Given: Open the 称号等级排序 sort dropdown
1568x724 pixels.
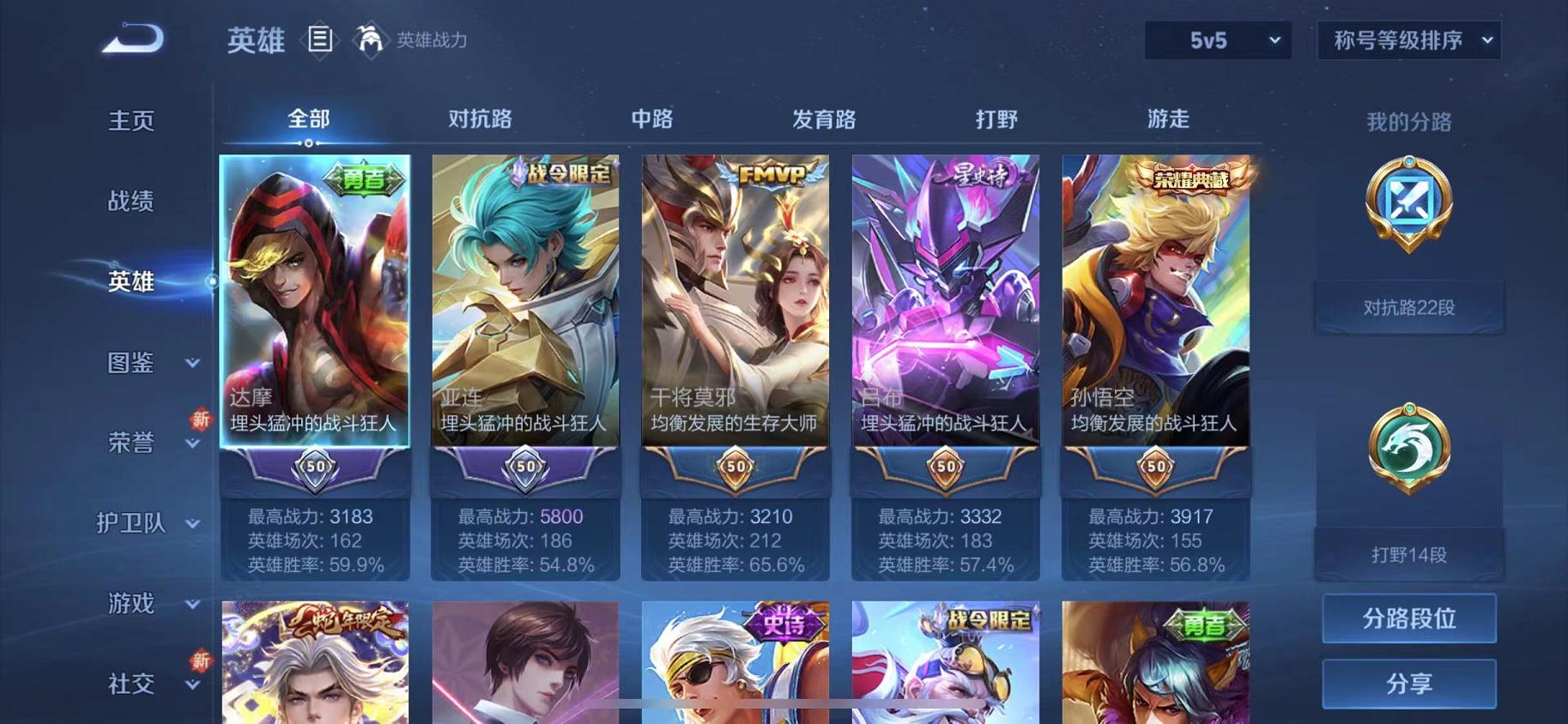Looking at the screenshot, I should pyautogui.click(x=1408, y=40).
